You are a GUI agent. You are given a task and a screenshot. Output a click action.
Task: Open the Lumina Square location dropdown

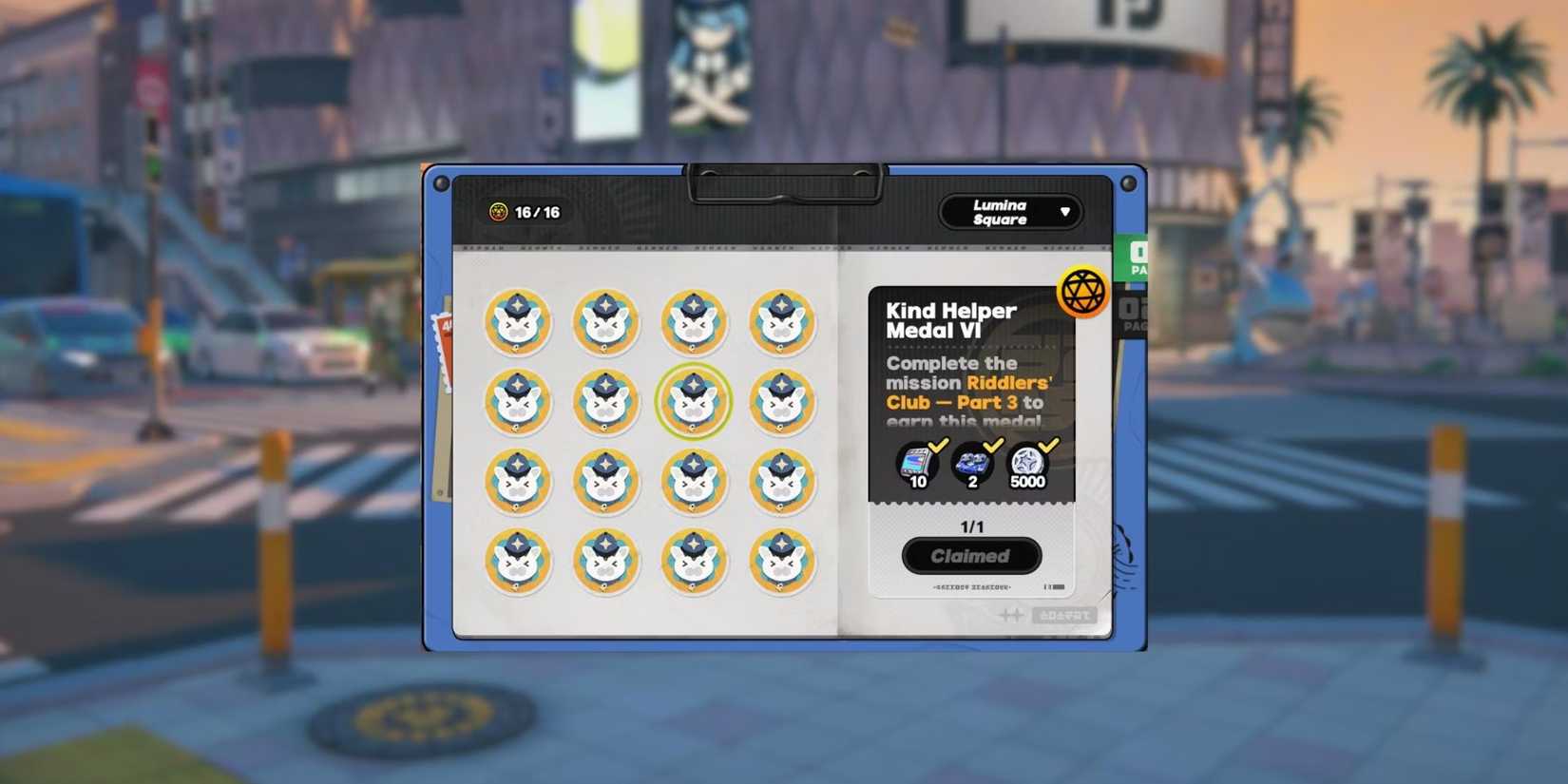coord(1010,211)
